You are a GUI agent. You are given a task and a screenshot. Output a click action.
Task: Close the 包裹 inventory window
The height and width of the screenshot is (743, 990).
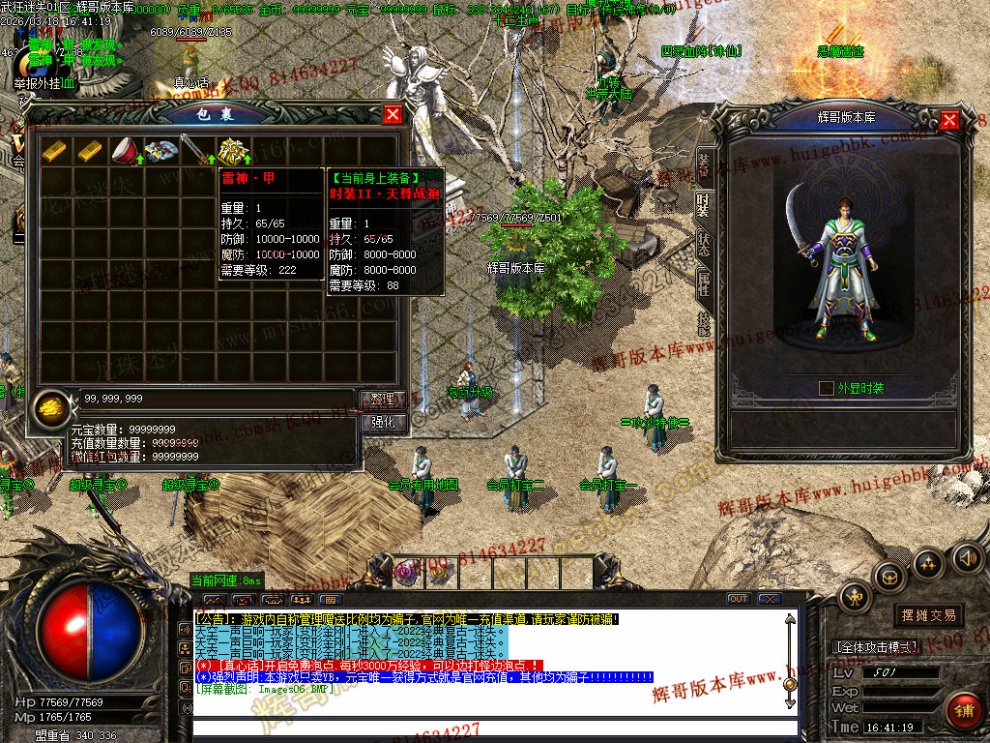[x=393, y=115]
